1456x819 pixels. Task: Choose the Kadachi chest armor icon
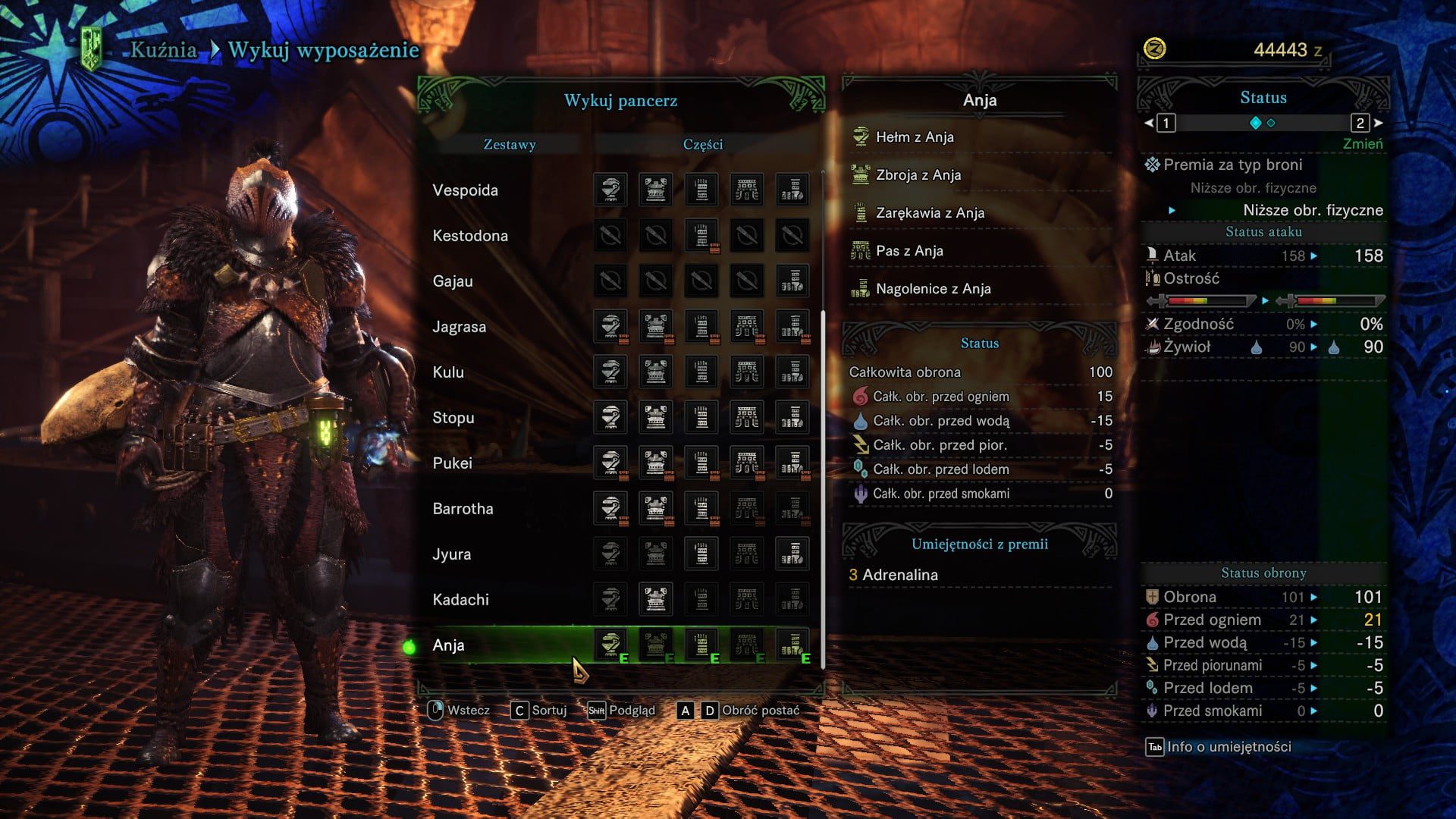[x=656, y=599]
